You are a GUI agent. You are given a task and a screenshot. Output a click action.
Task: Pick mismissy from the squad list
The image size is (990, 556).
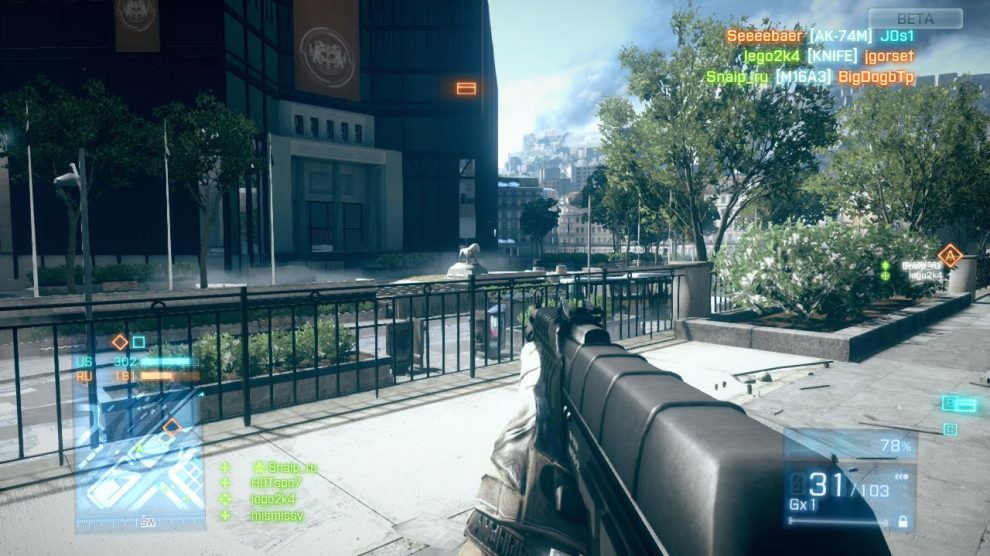[x=277, y=515]
